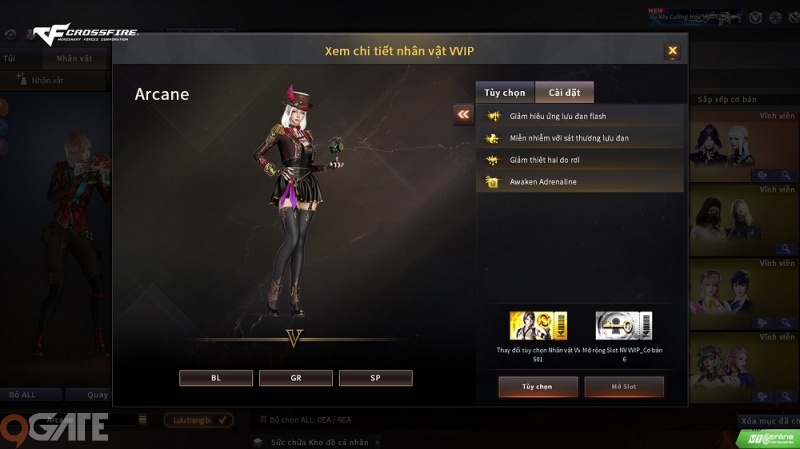Open the Cài đặt tab
Viewport: 800px width, 449px height.
click(x=564, y=93)
